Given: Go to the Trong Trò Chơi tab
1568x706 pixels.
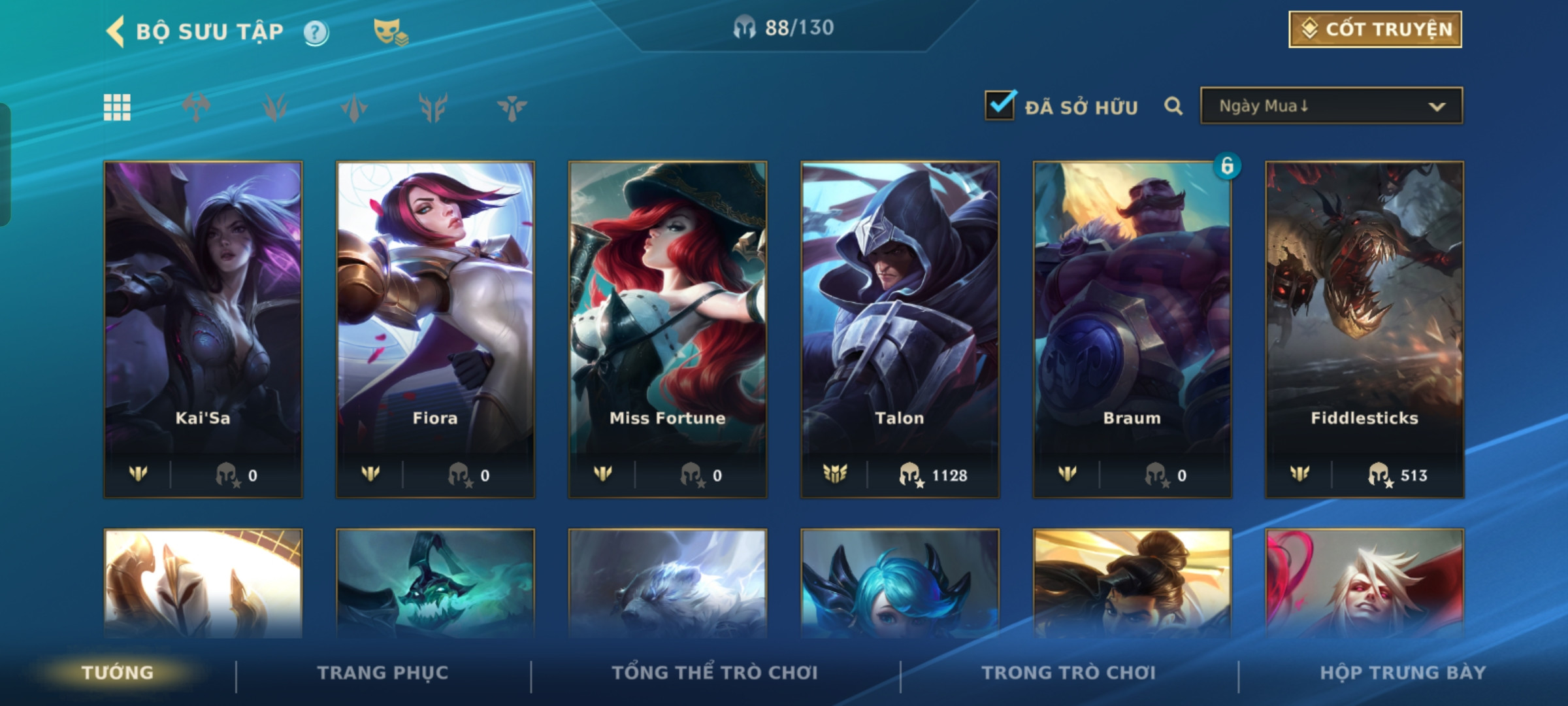Looking at the screenshot, I should coord(1069,673).
